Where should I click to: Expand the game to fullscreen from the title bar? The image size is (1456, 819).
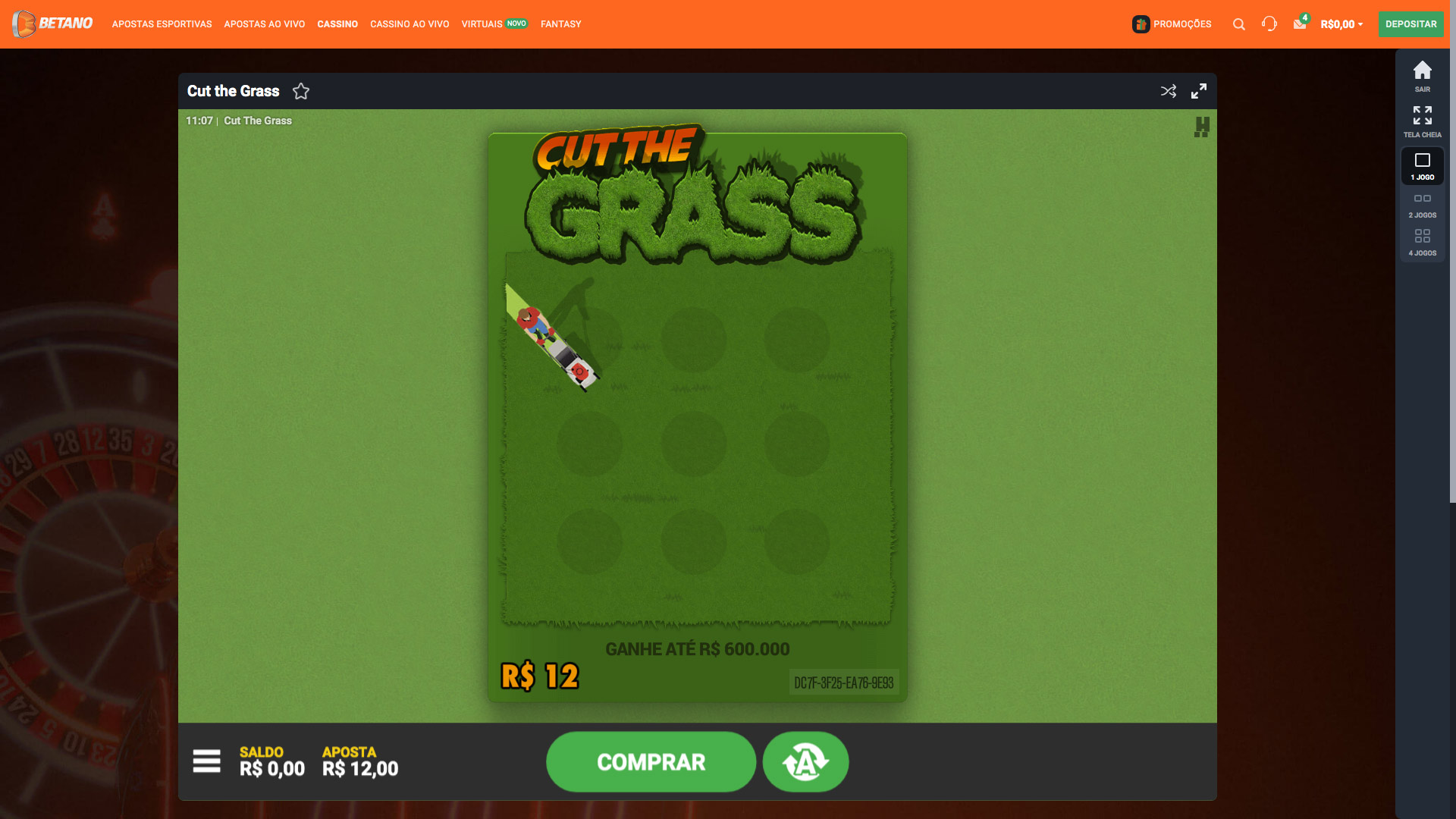[x=1200, y=90]
